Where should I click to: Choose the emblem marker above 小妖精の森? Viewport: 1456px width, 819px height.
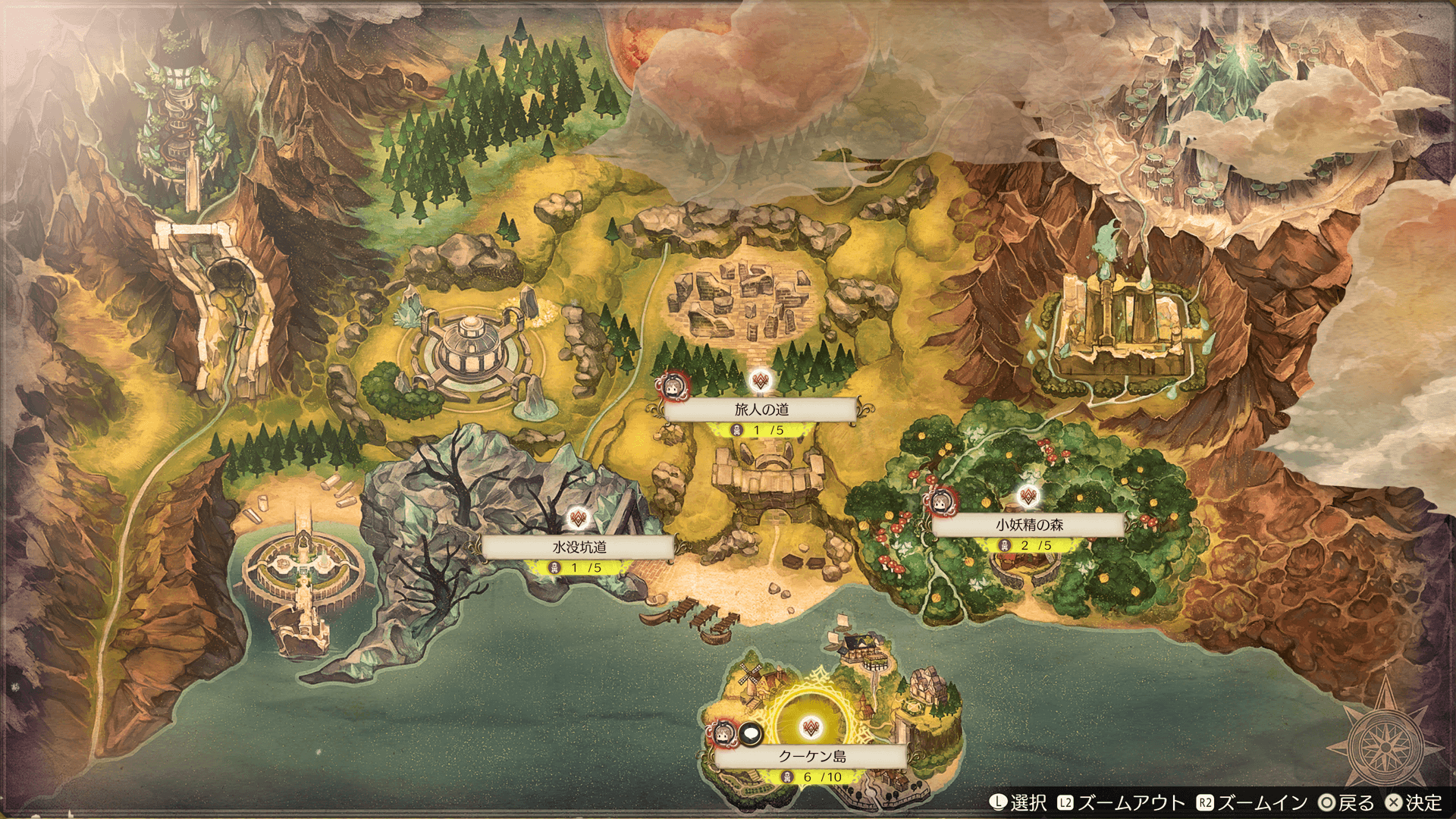click(x=1028, y=497)
